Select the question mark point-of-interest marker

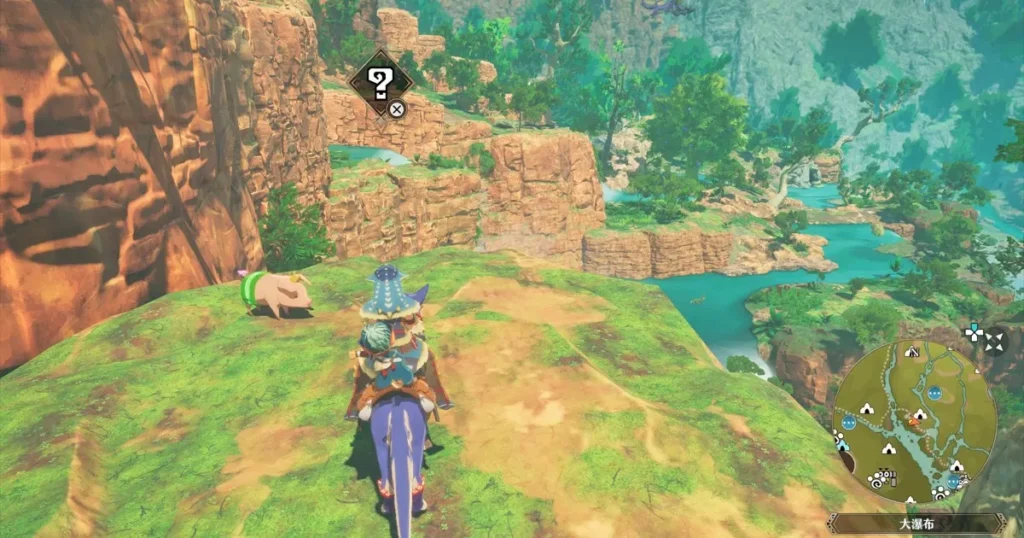381,83
